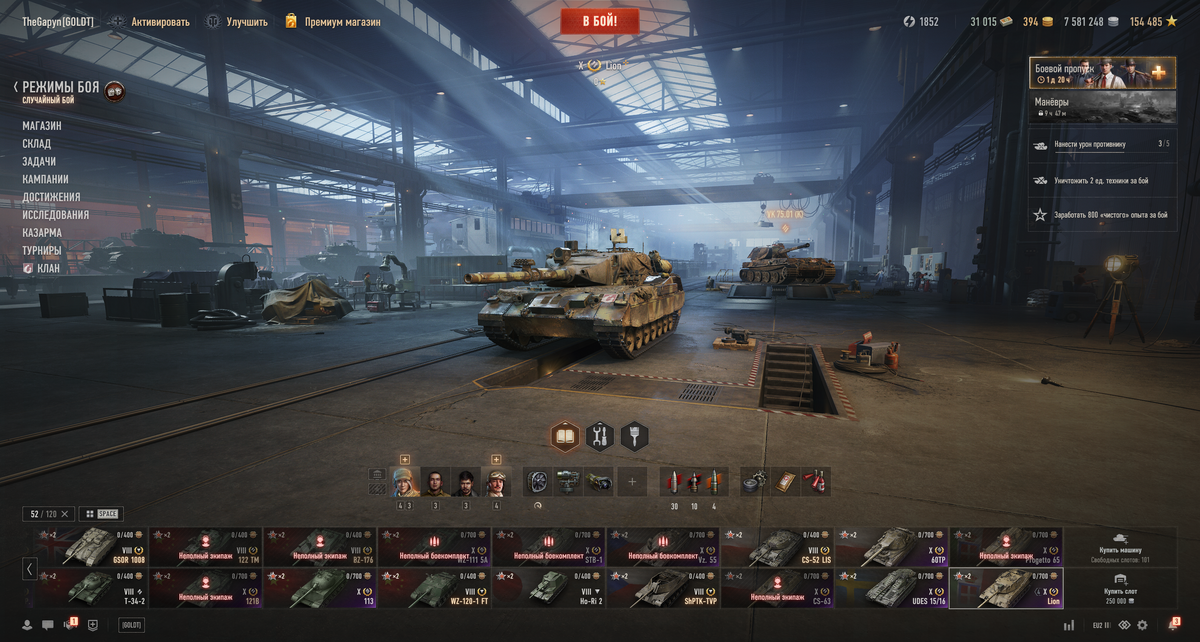Viewport: 1200px width, 642px height.
Task: Click Купить машину to buy a vehicle
Action: 1120,546
